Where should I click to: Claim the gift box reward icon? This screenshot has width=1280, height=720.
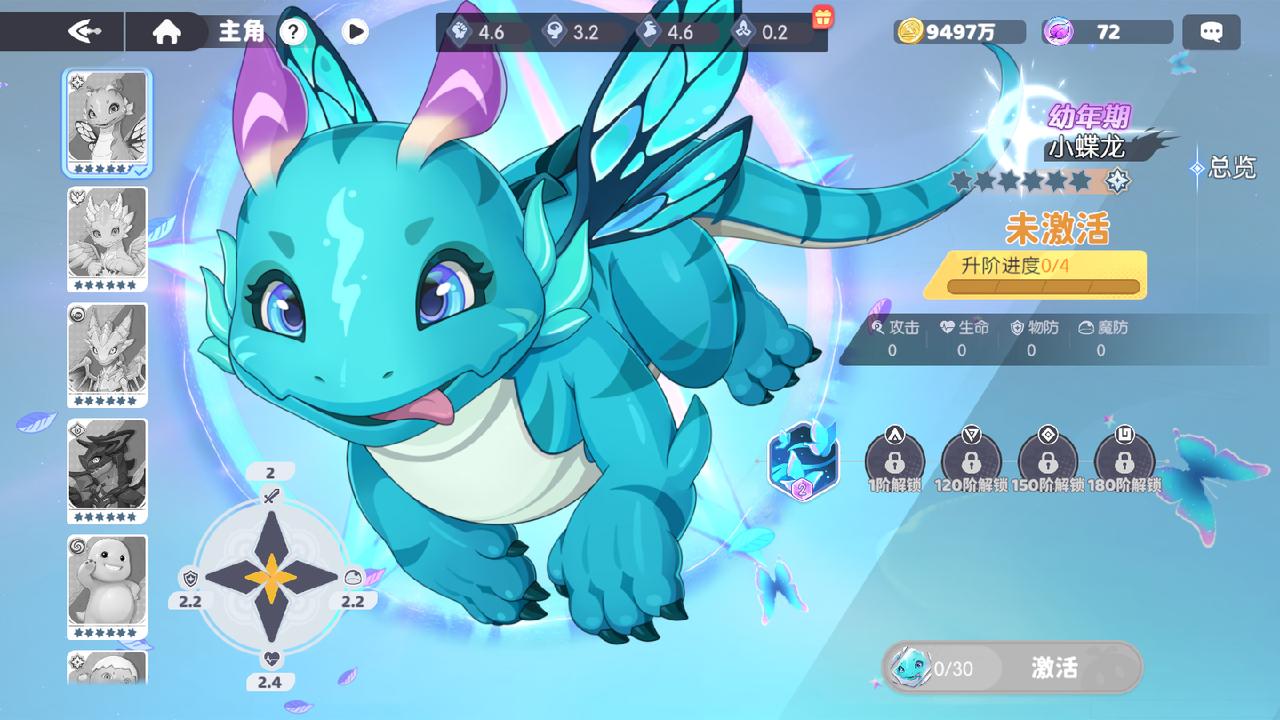pyautogui.click(x=822, y=17)
